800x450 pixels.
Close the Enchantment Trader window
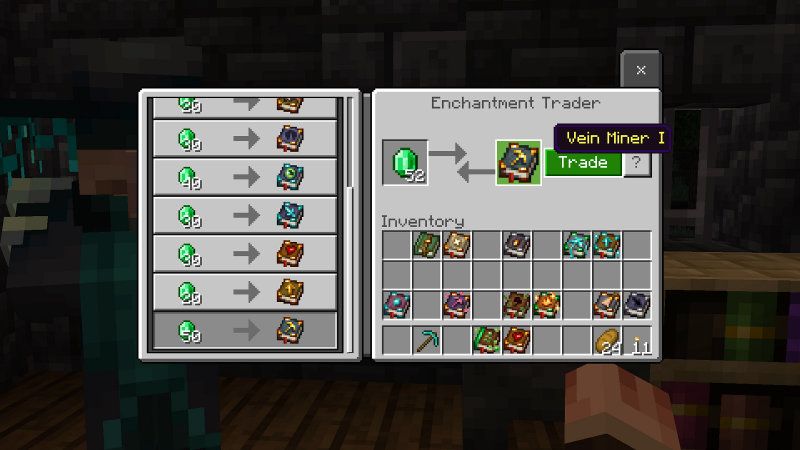(641, 70)
